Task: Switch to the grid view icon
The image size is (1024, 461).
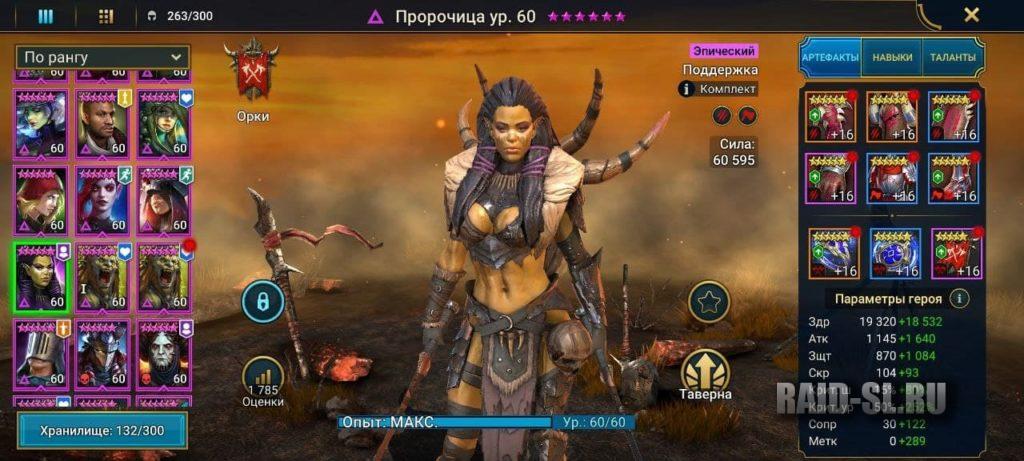Action: coord(106,16)
